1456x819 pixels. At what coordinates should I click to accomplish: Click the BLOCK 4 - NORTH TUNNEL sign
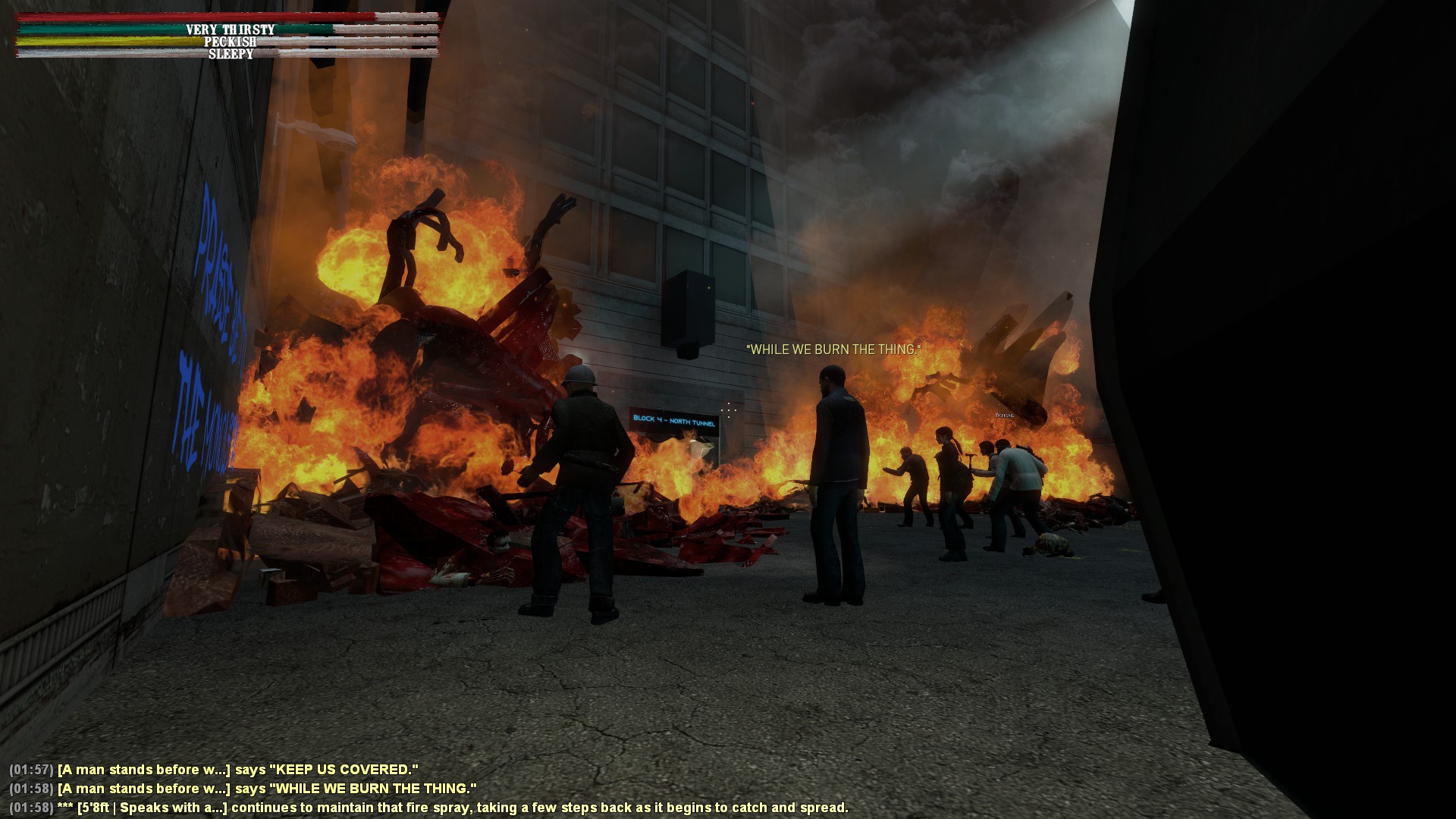pos(675,419)
